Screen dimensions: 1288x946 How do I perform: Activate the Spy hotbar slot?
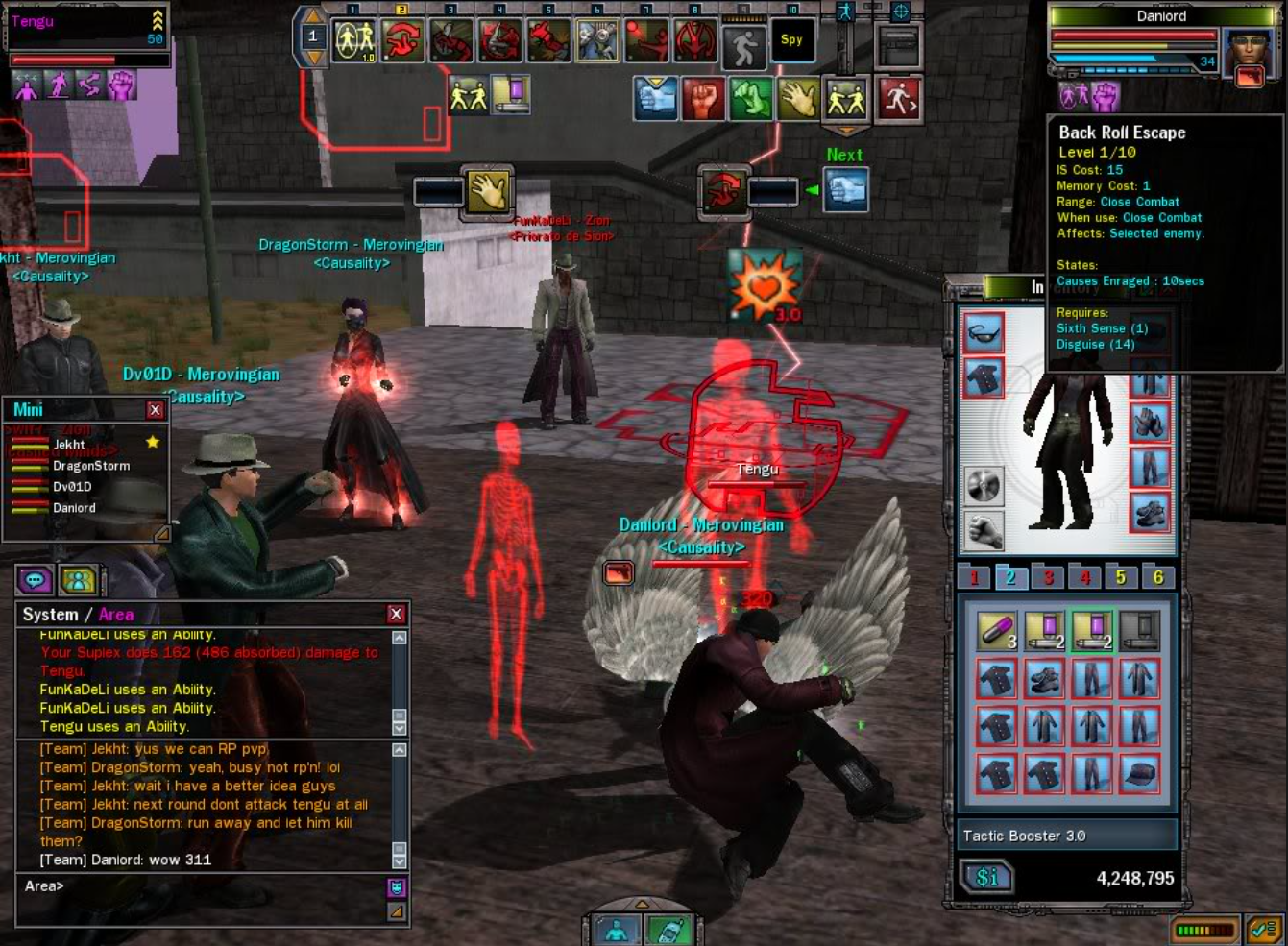(791, 40)
